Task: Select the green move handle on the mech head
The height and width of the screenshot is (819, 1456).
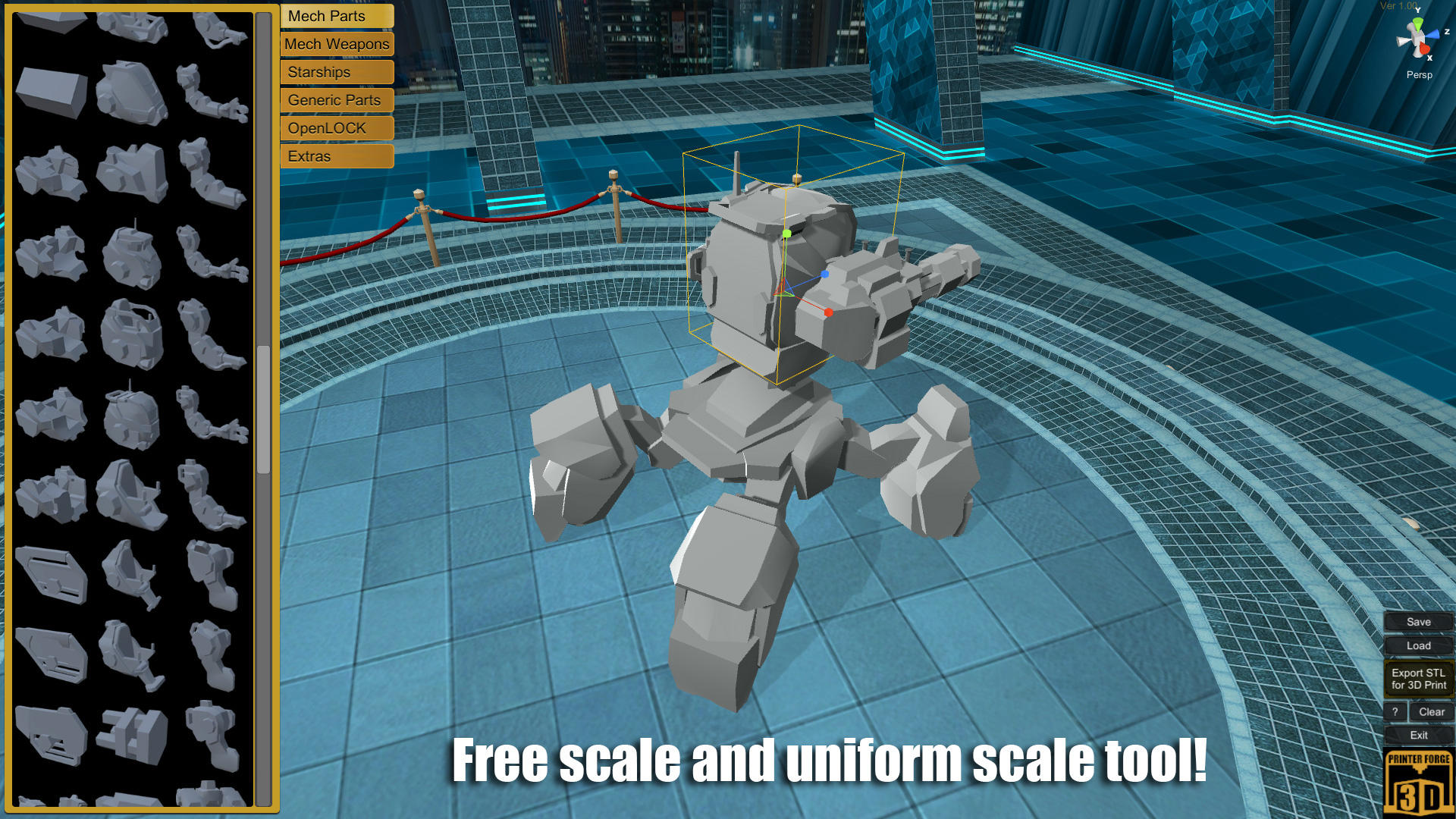Action: click(787, 235)
